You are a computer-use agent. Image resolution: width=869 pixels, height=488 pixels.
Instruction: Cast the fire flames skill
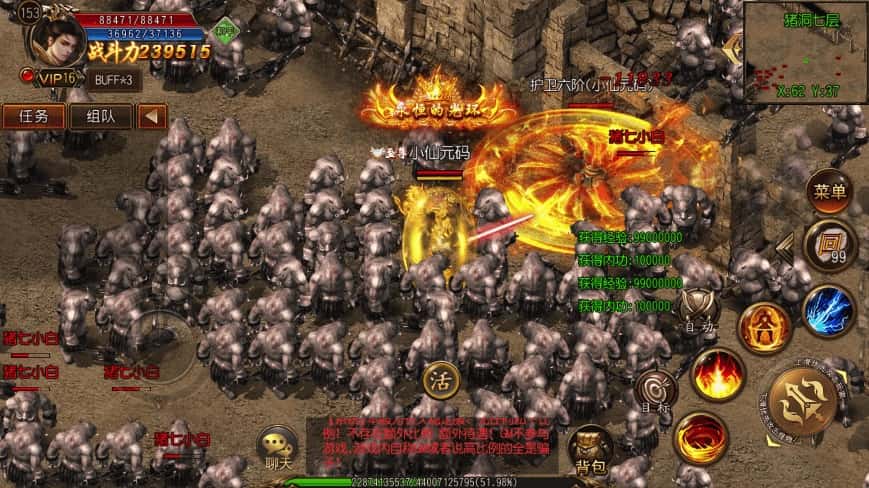pyautogui.click(x=714, y=375)
